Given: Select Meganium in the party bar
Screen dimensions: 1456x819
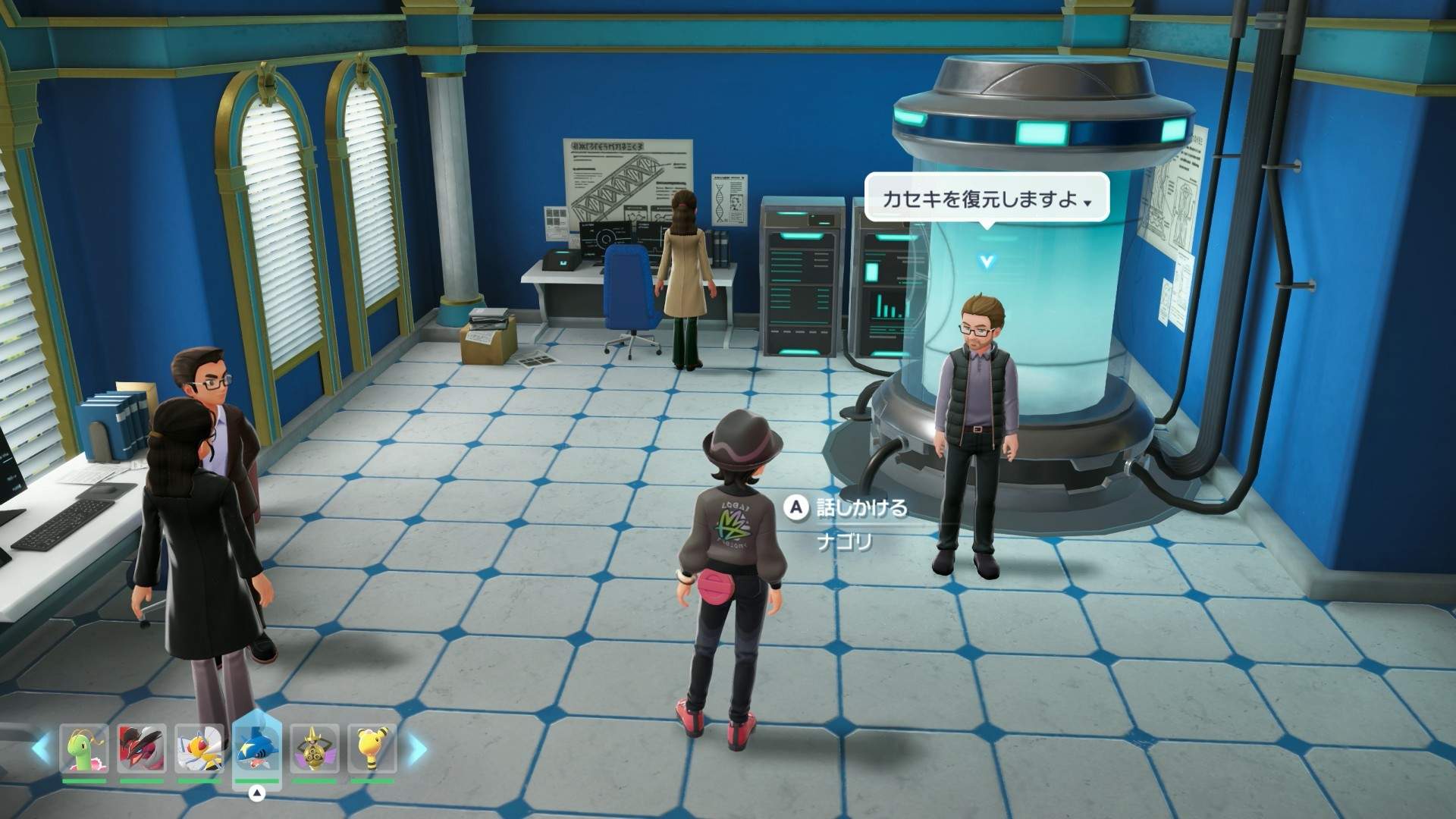Looking at the screenshot, I should point(84,749).
